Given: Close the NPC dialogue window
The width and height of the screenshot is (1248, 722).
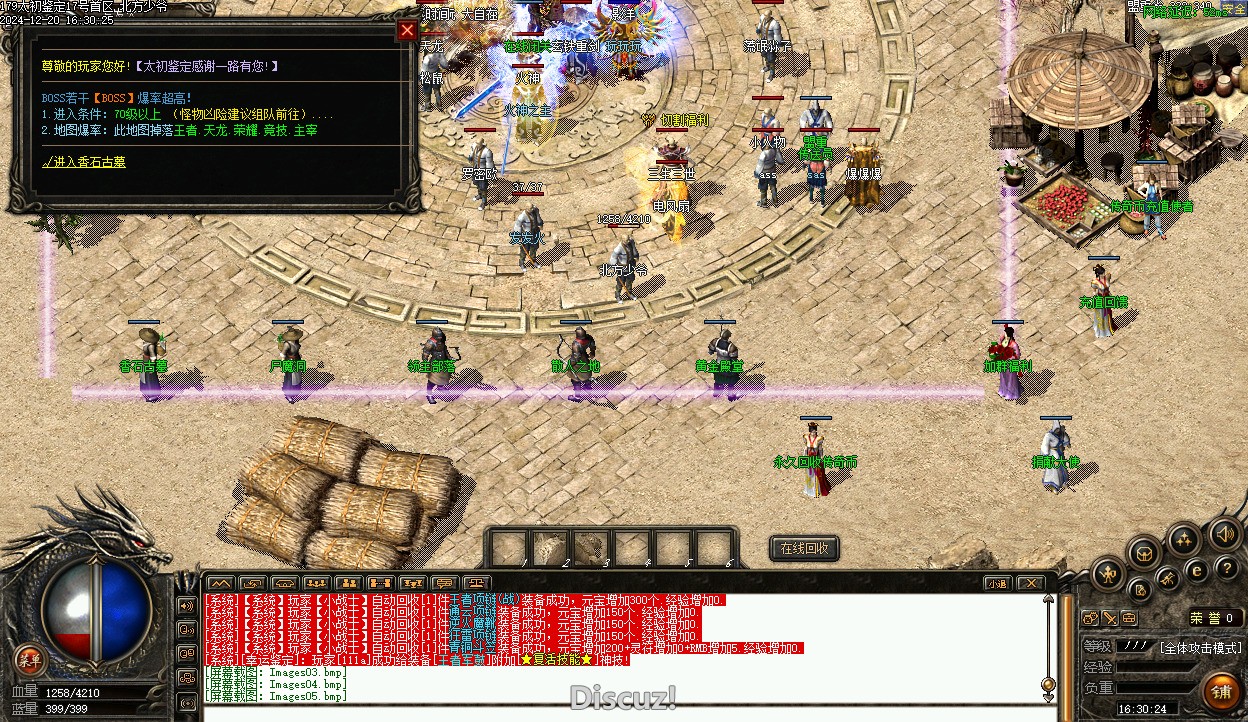Looking at the screenshot, I should tap(407, 30).
